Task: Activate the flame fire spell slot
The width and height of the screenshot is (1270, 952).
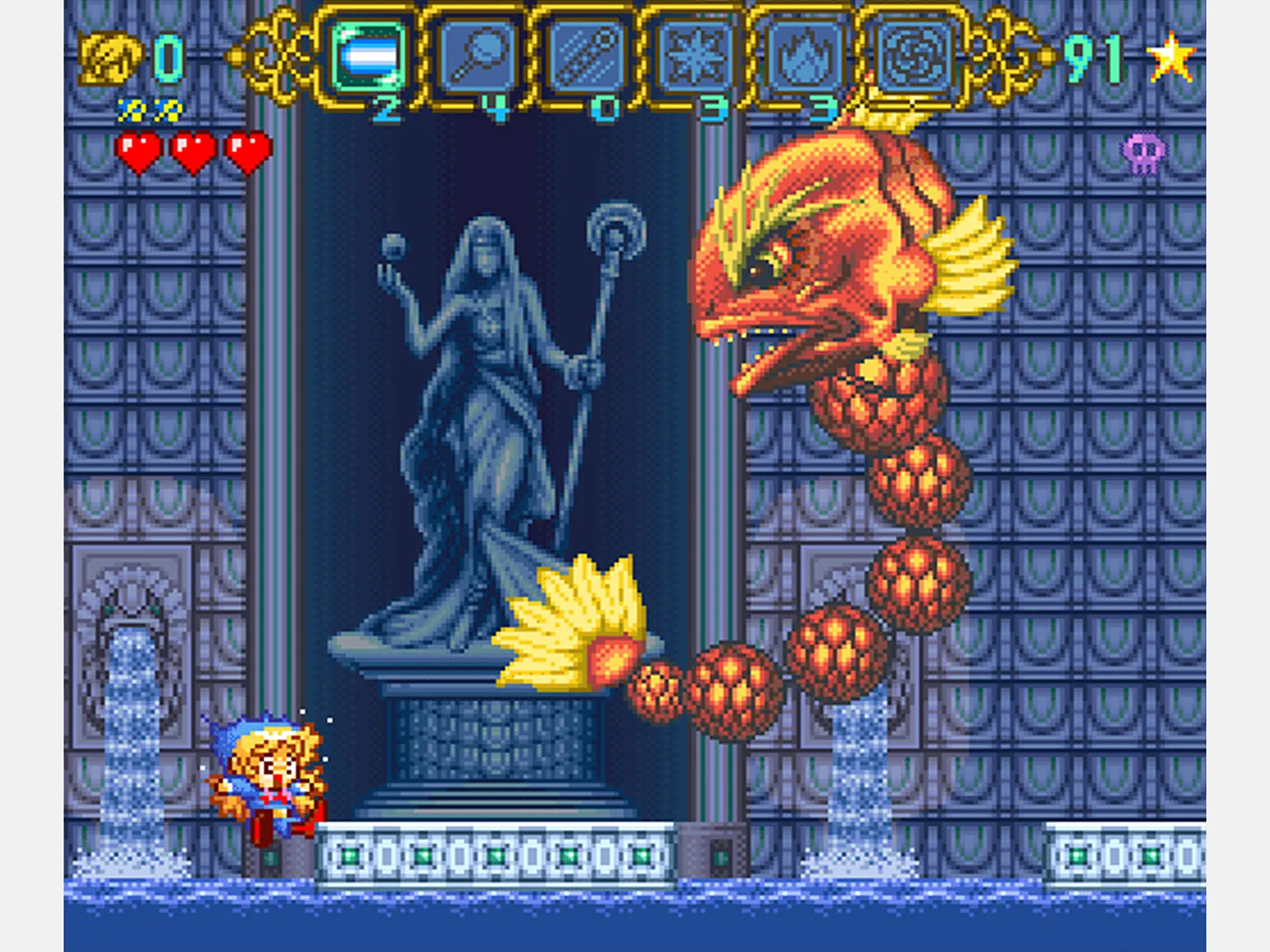Action: [804, 56]
